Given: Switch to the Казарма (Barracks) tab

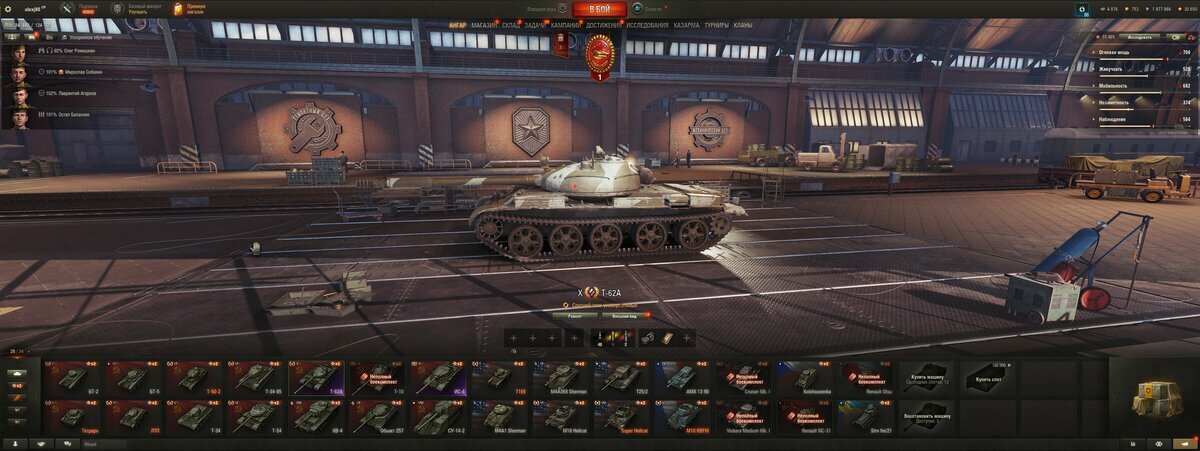Looking at the screenshot, I should tap(686, 25).
